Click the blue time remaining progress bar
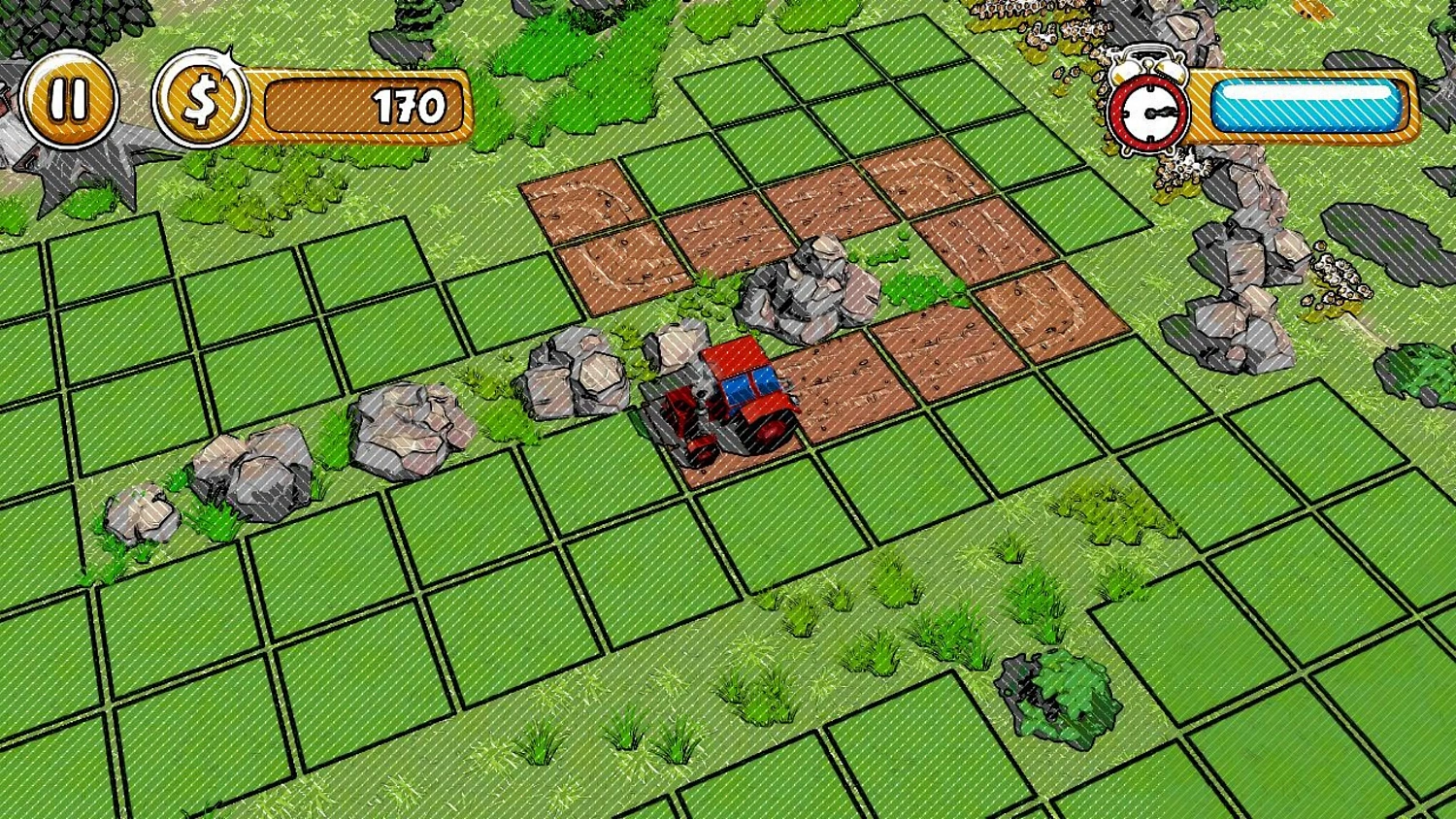This screenshot has width=1456, height=819. (x=1306, y=107)
